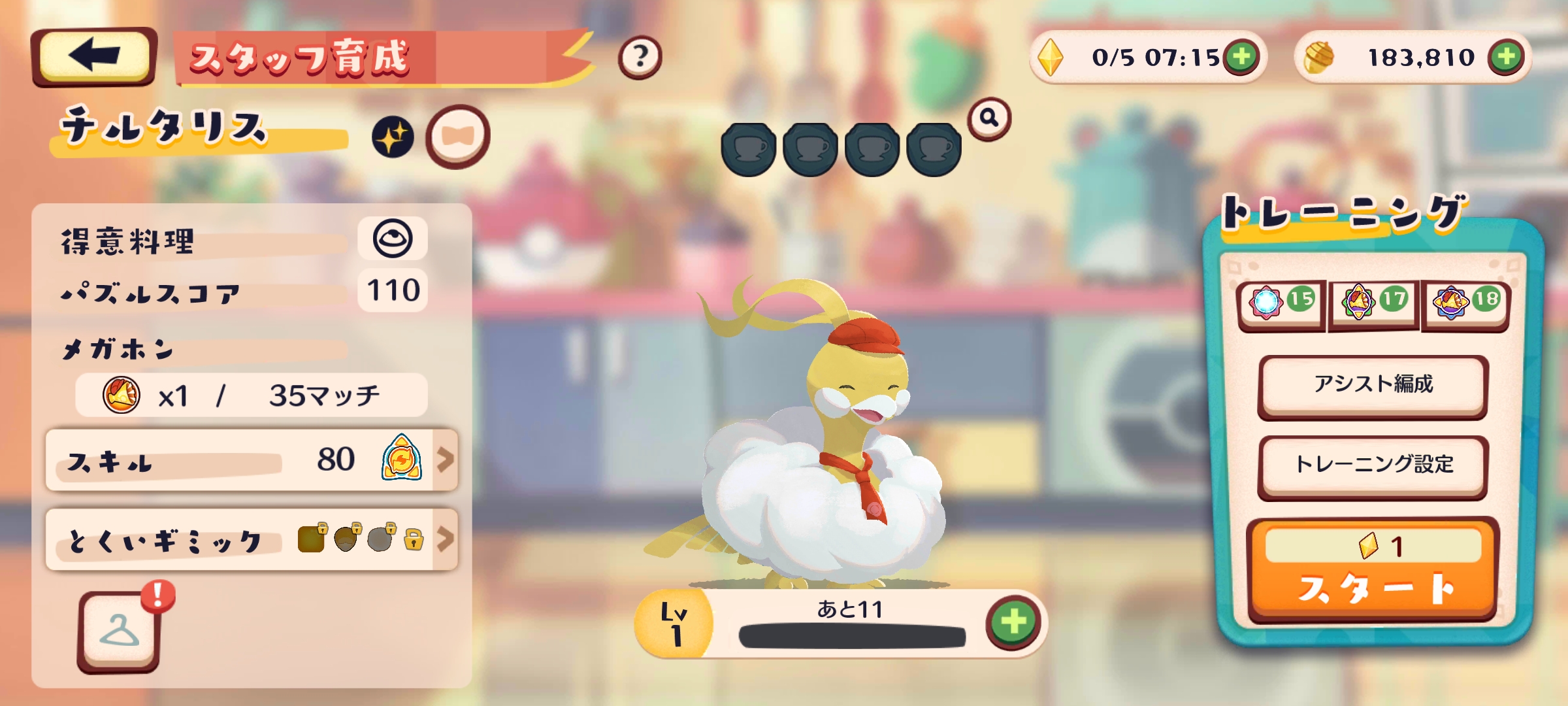Click the magnifying glass icon
Screen dimensions: 1568x706
[x=989, y=118]
